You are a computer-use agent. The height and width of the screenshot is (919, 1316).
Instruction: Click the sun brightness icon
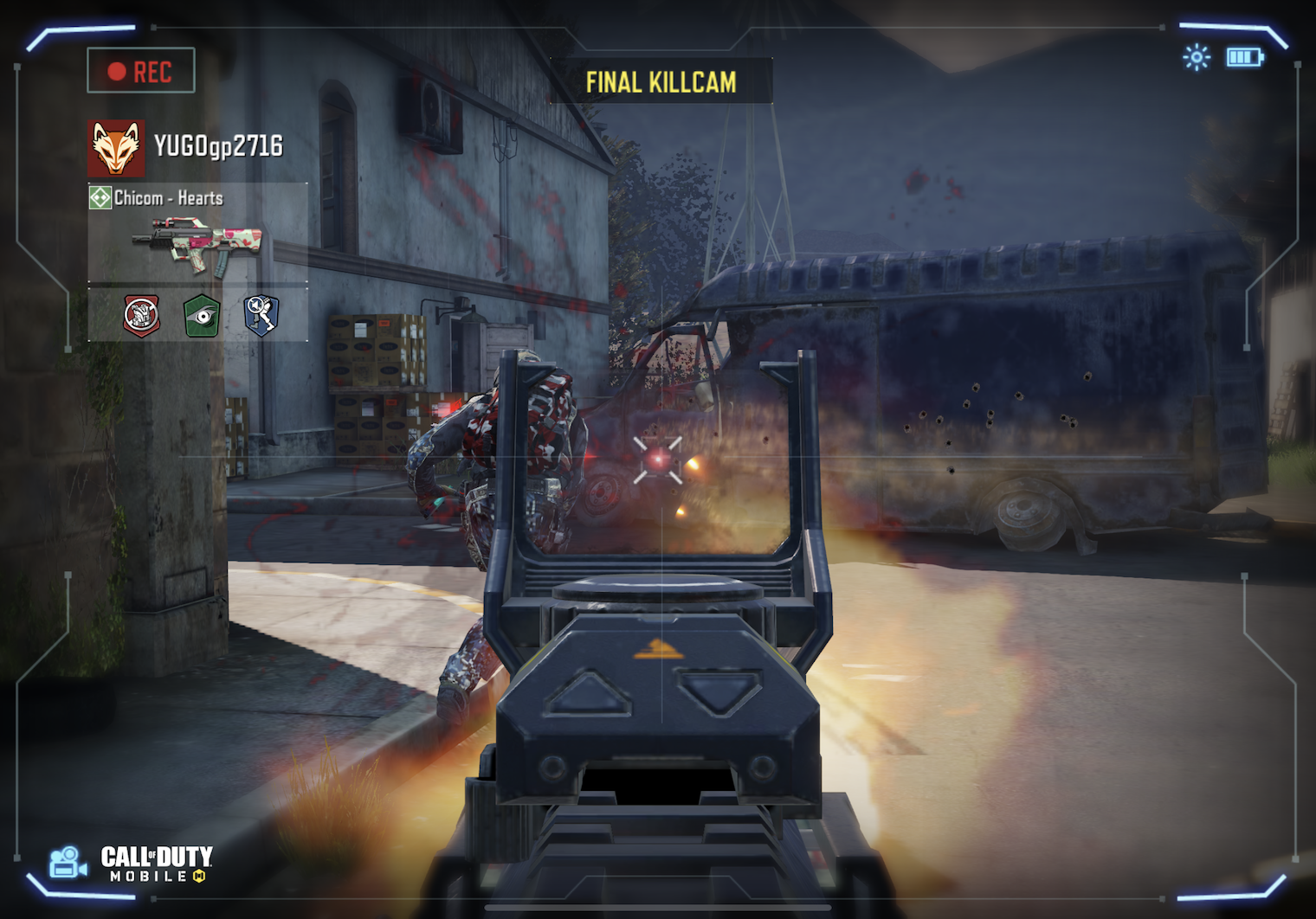(1197, 58)
